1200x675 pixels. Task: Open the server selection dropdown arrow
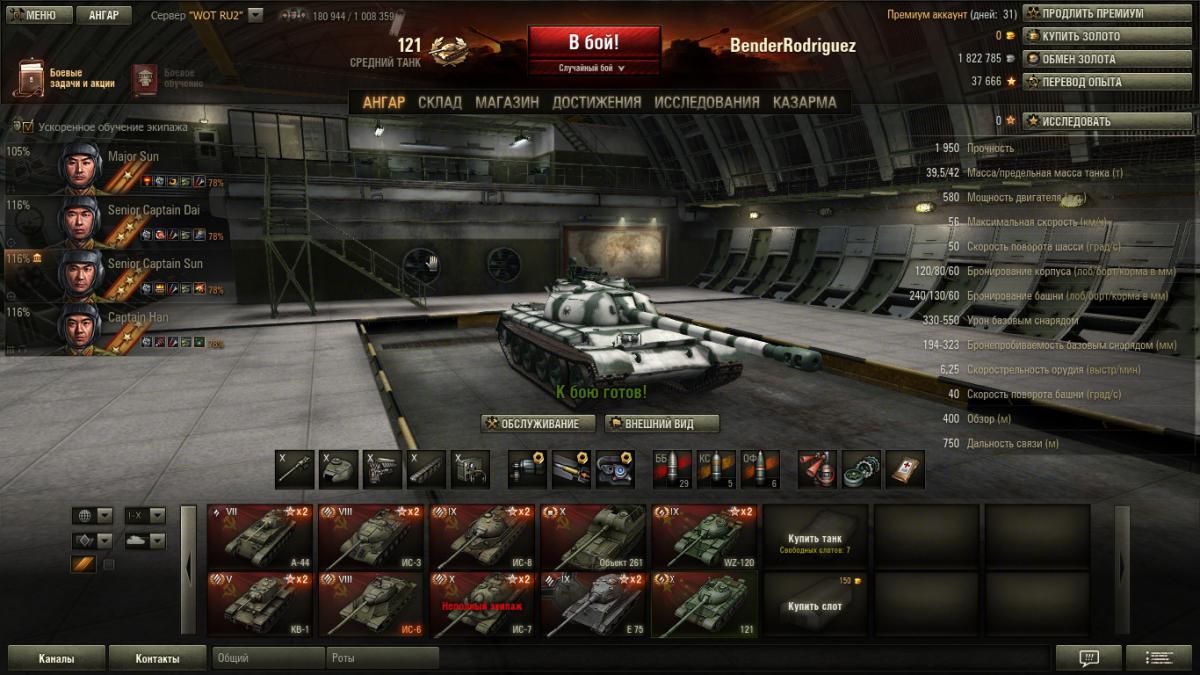[255, 15]
